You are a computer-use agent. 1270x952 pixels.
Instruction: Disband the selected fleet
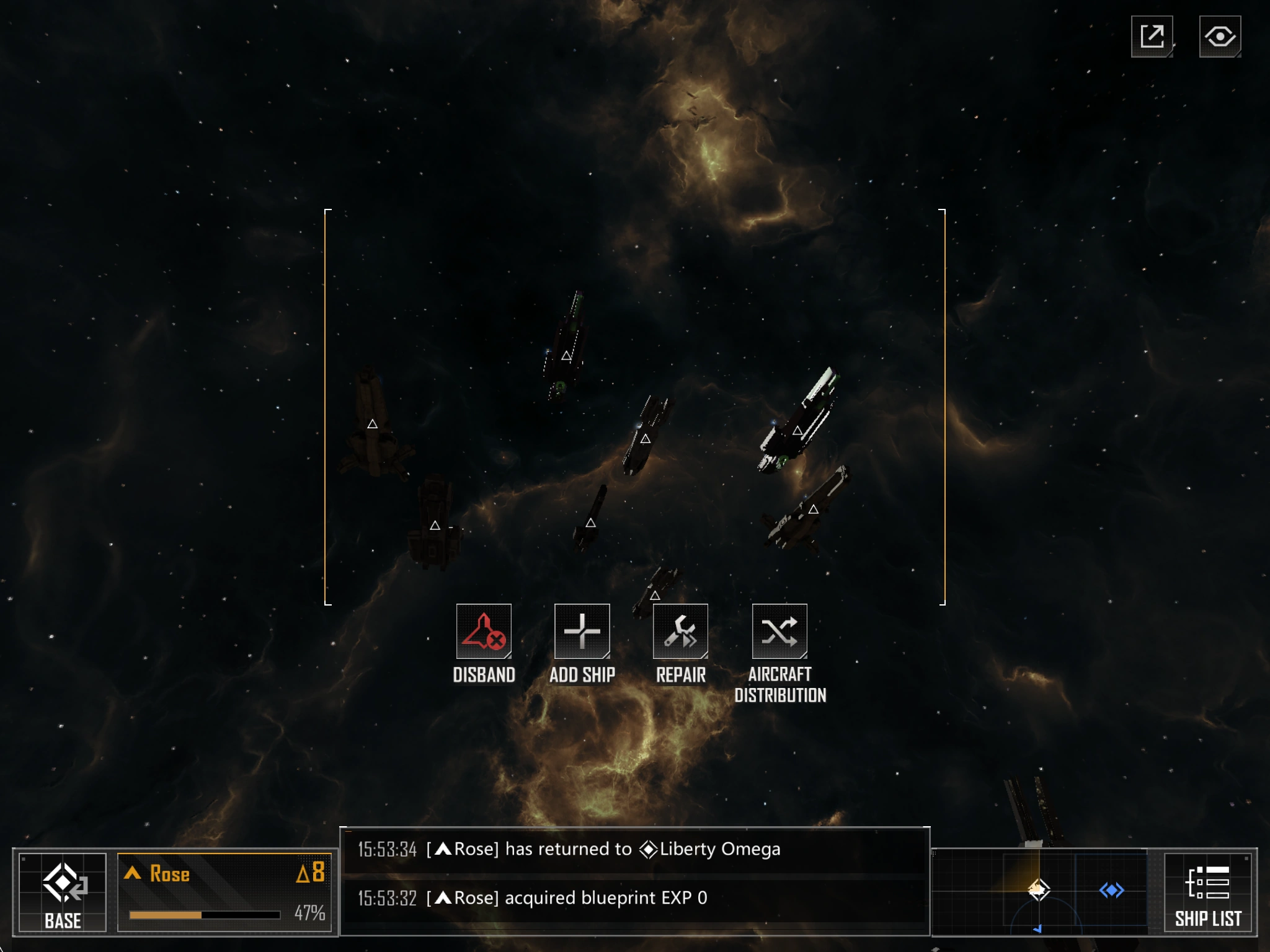[x=484, y=632]
